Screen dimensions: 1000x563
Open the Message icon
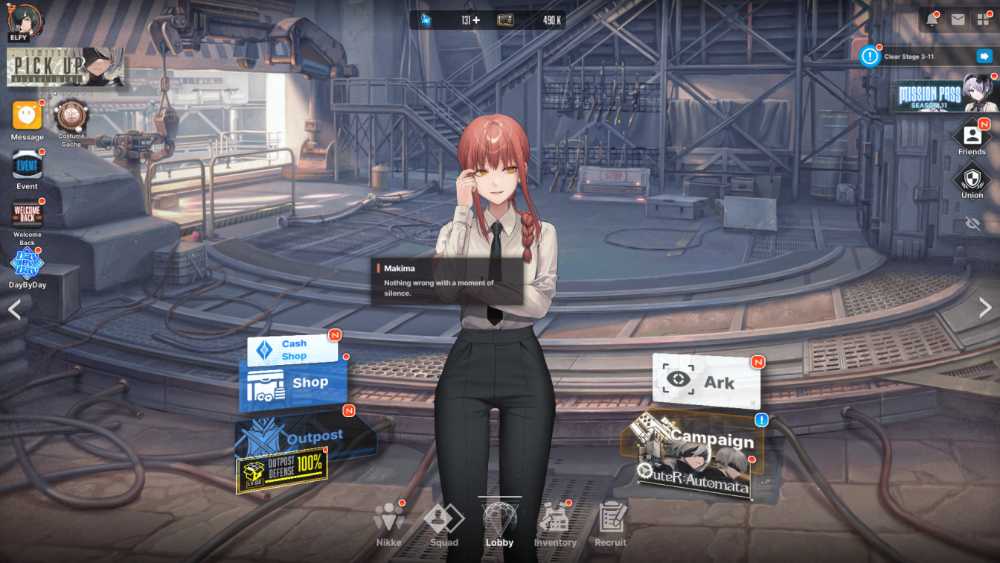[x=27, y=115]
